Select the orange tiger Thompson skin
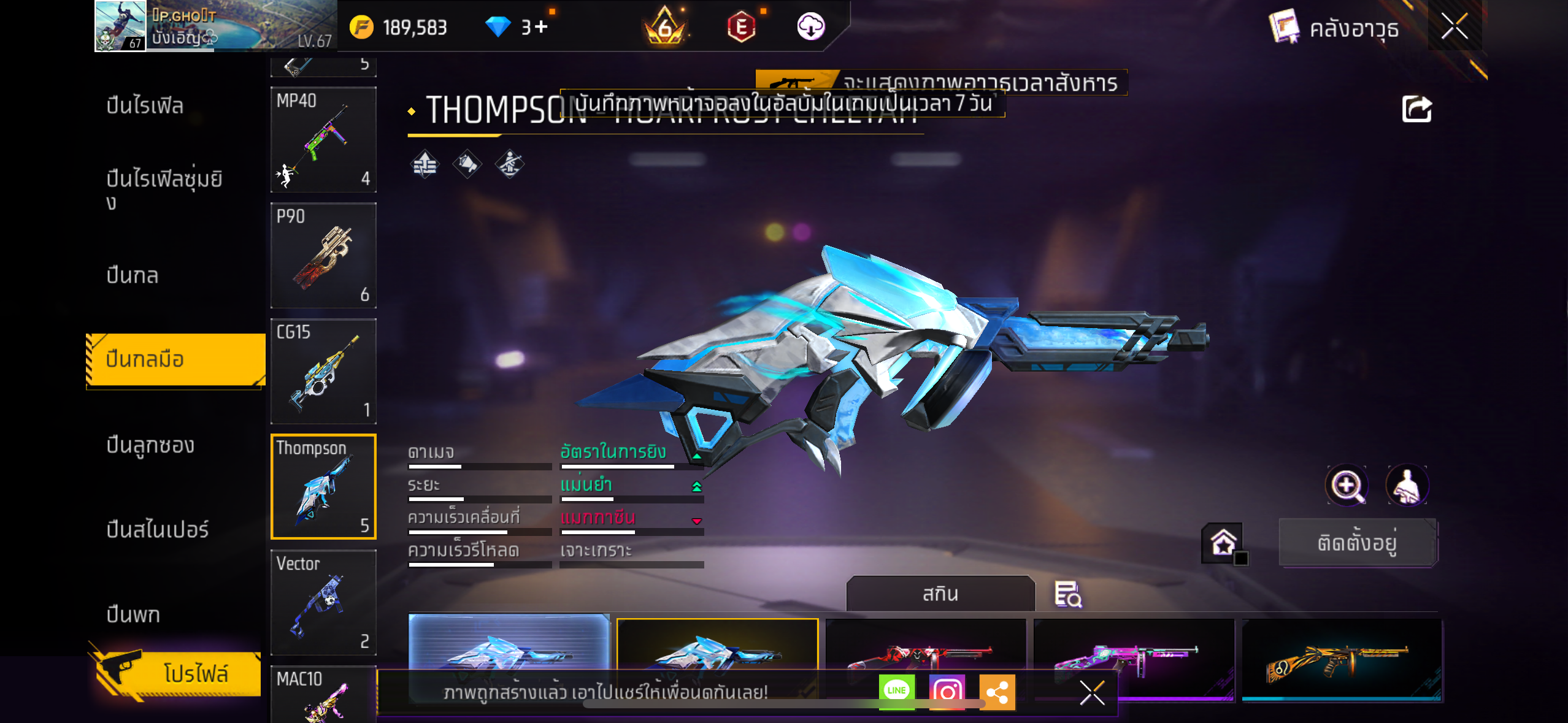Viewport: 1568px width, 723px height. (1342, 659)
